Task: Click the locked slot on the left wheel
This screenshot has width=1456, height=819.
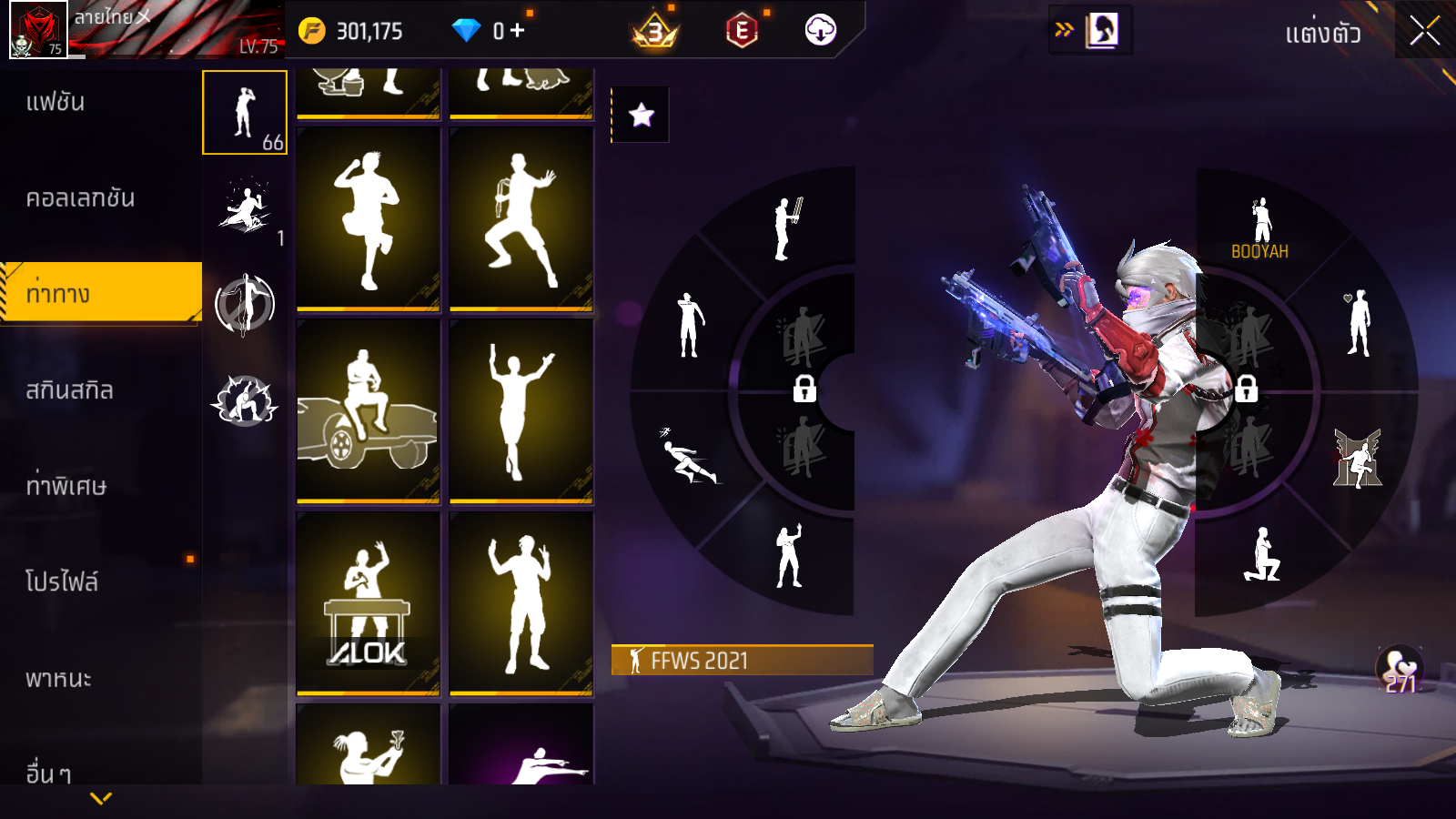Action: pos(804,389)
